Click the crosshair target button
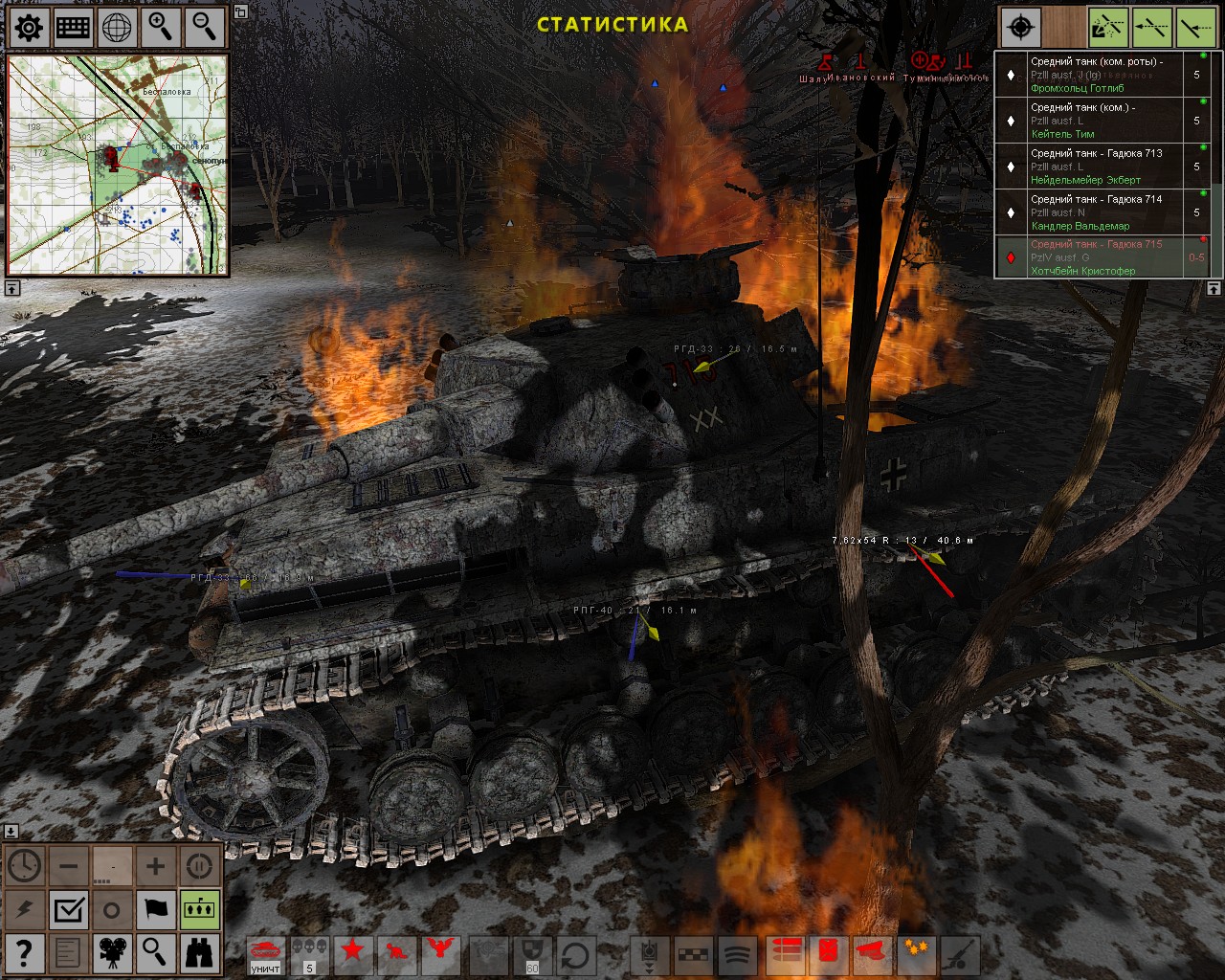This screenshot has height=980, width=1225. click(1020, 28)
